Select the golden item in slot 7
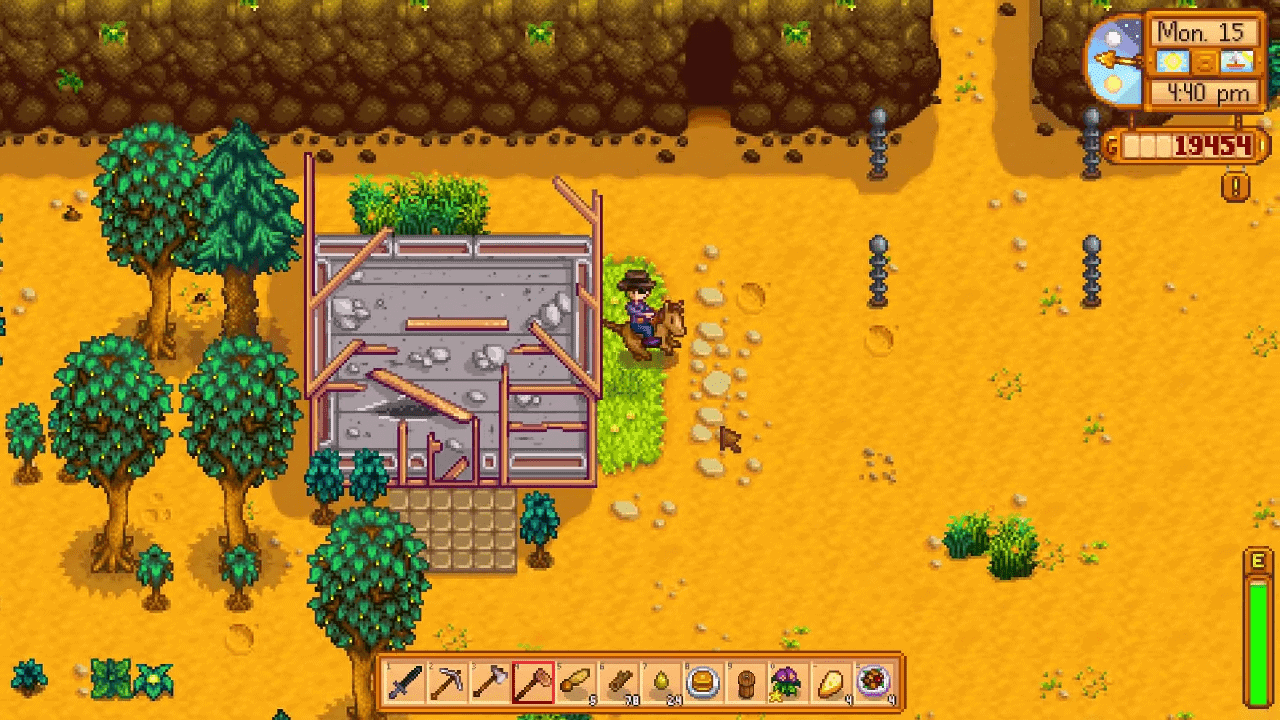 pyautogui.click(x=660, y=685)
